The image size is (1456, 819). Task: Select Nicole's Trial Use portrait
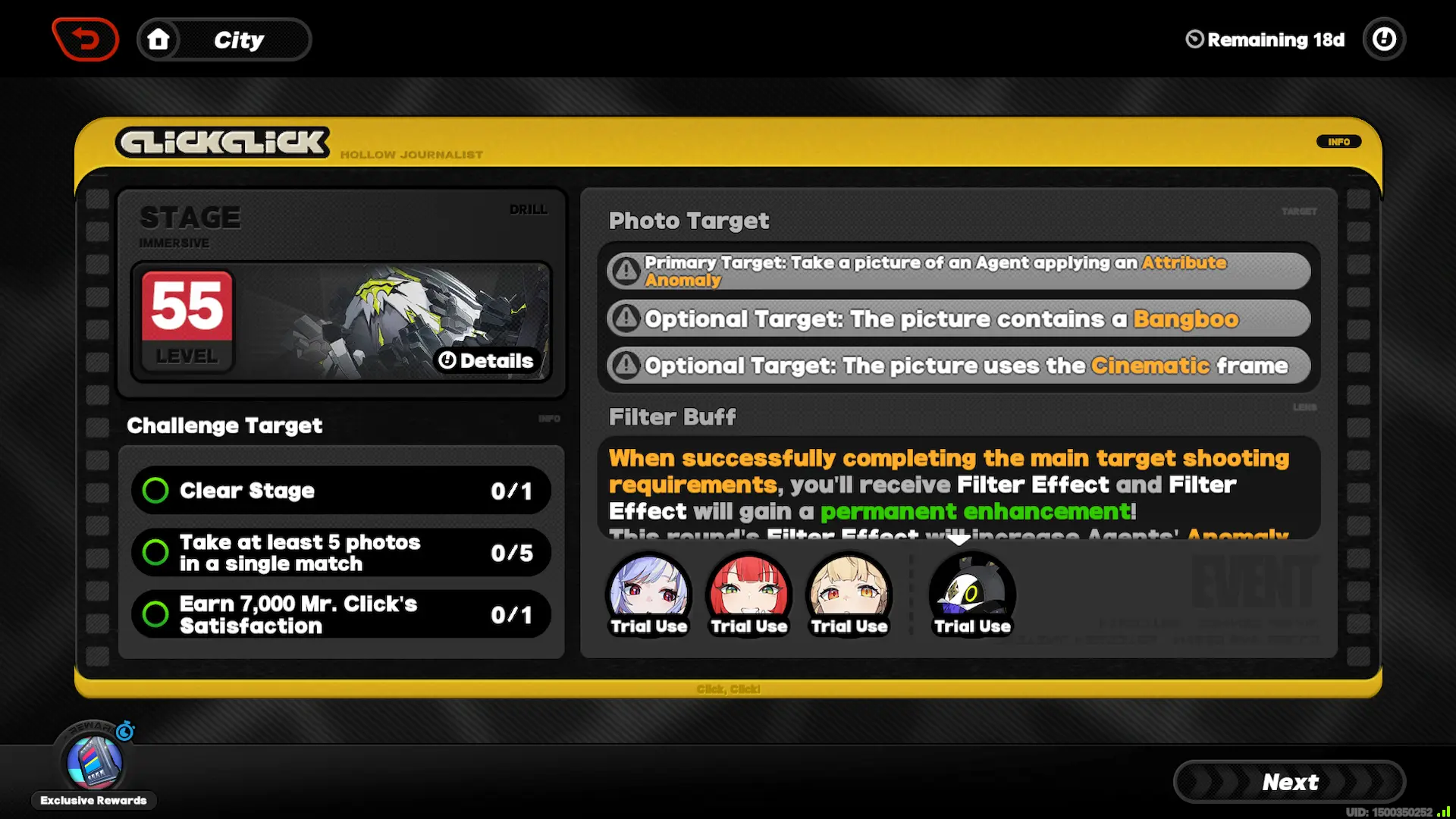pos(649,591)
